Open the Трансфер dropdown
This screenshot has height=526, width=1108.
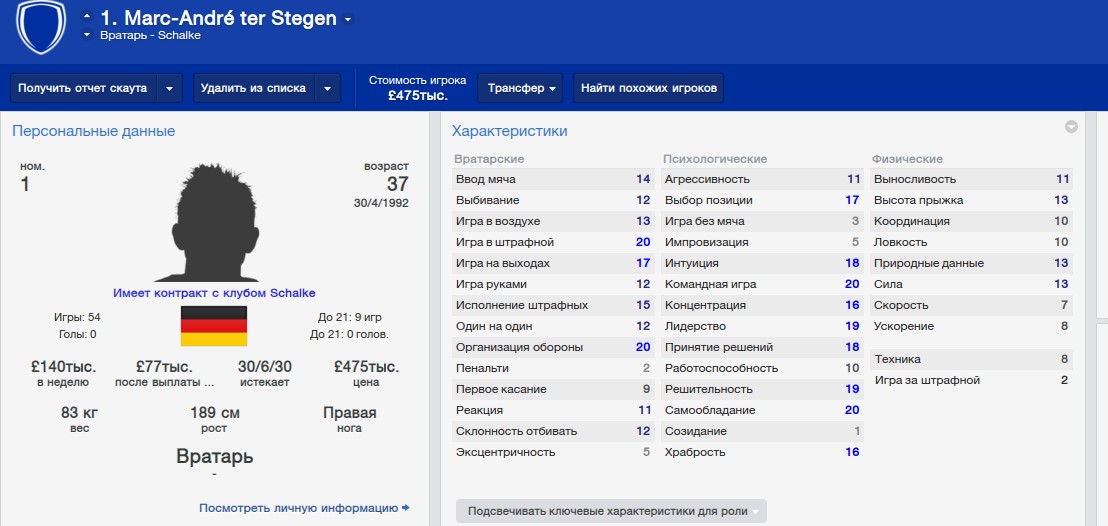coord(521,88)
